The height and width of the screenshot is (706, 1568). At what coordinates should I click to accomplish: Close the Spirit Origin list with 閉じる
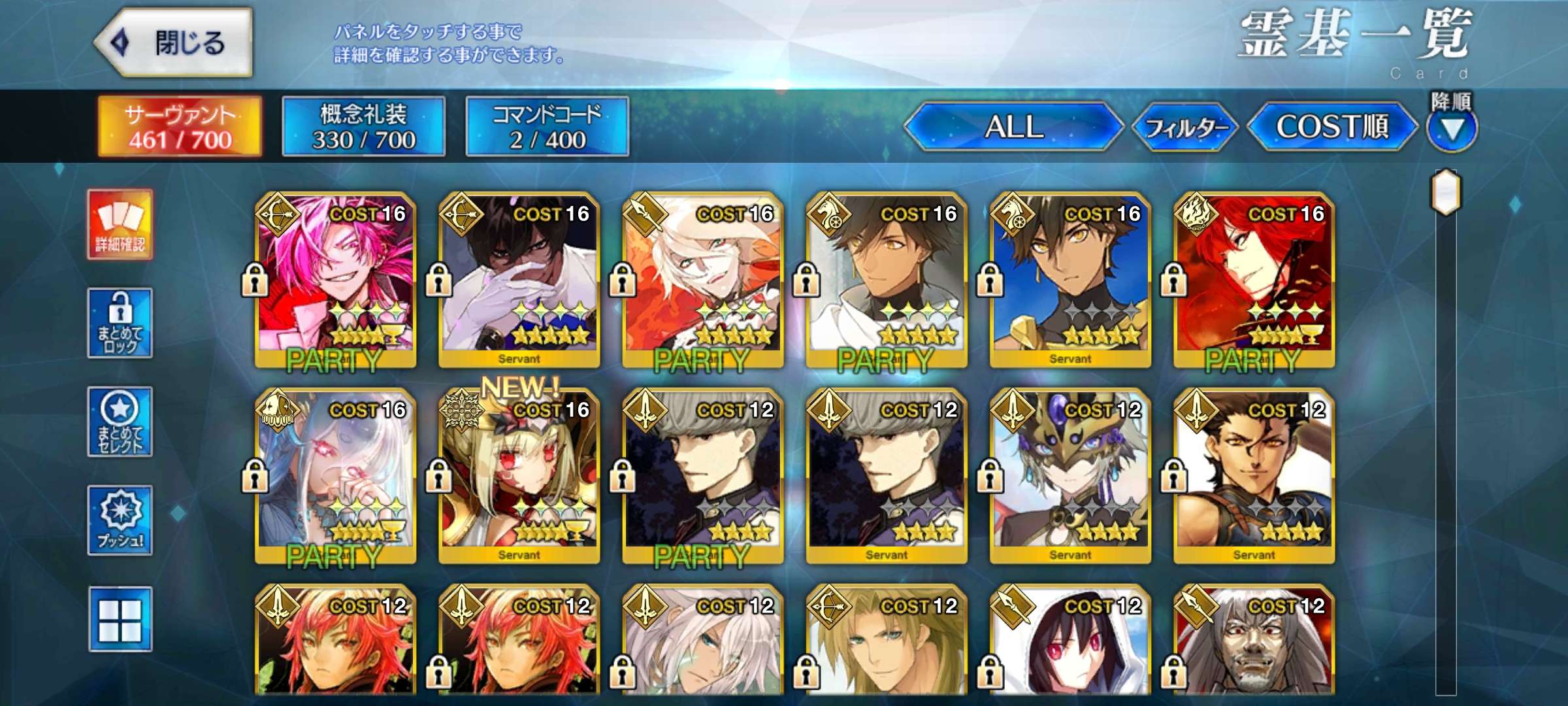pos(174,42)
